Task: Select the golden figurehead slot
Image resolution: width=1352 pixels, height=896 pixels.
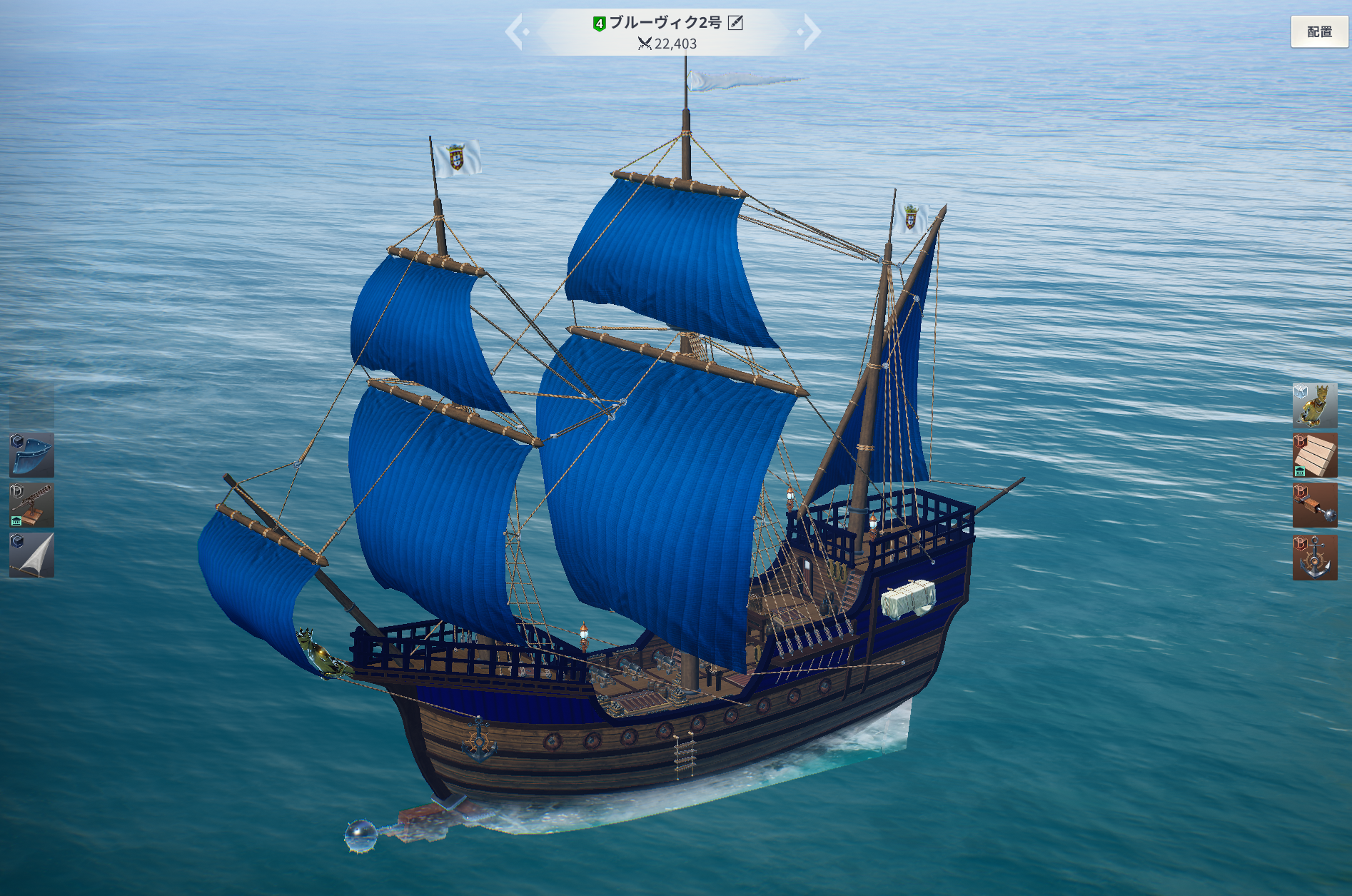Action: coord(1314,406)
